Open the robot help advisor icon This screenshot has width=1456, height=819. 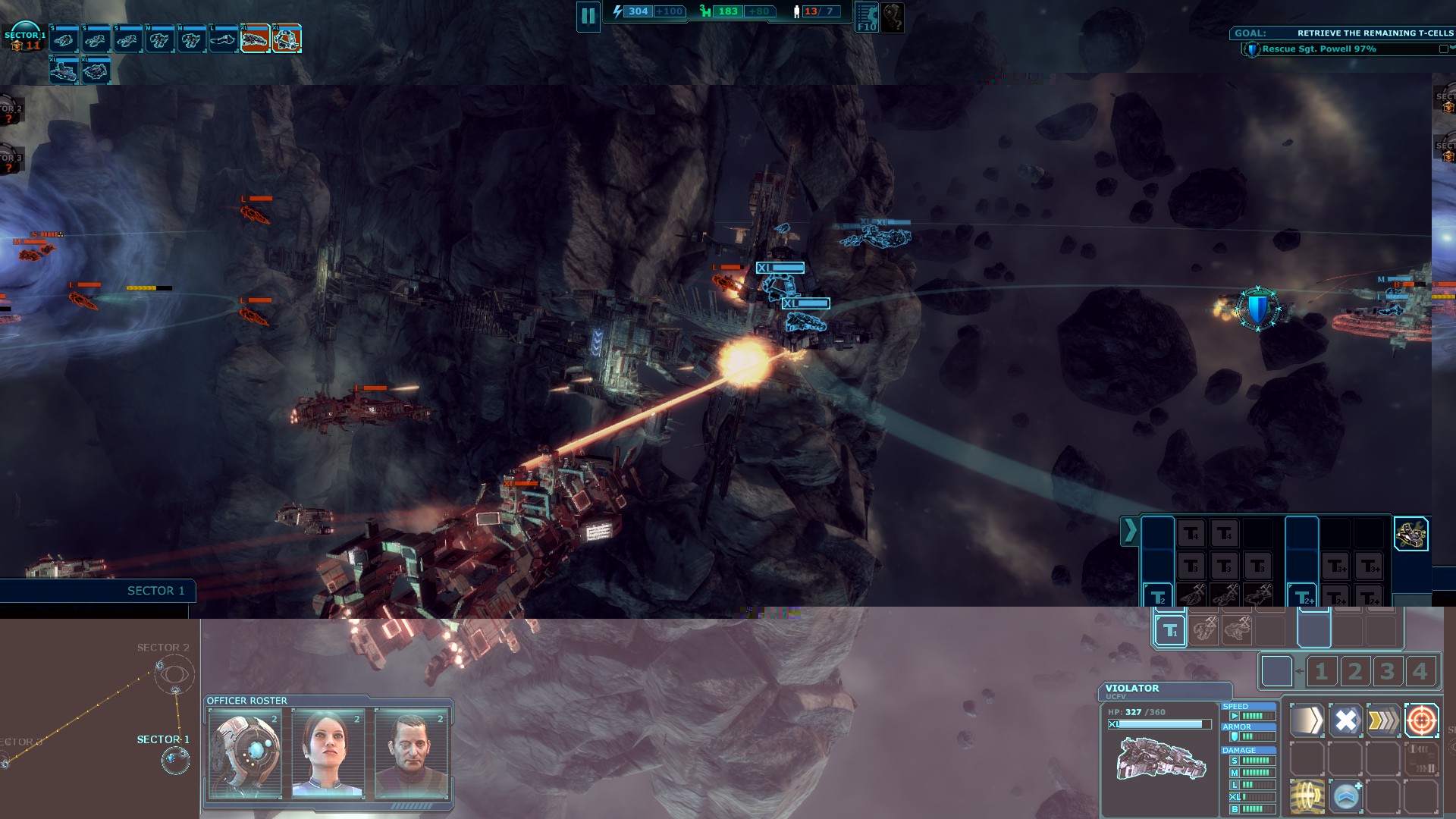pyautogui.click(x=893, y=17)
